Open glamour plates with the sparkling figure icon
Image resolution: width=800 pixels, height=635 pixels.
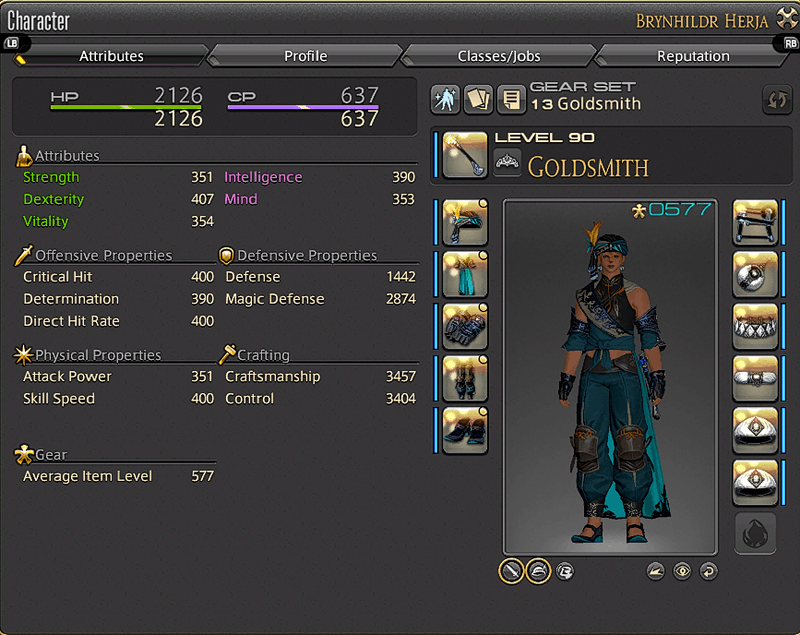coord(445,99)
